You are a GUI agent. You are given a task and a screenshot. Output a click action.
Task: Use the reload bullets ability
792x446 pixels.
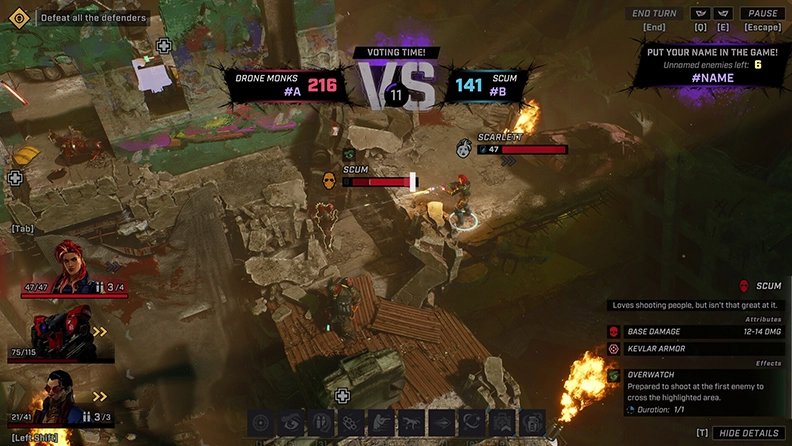pyautogui.click(x=321, y=423)
